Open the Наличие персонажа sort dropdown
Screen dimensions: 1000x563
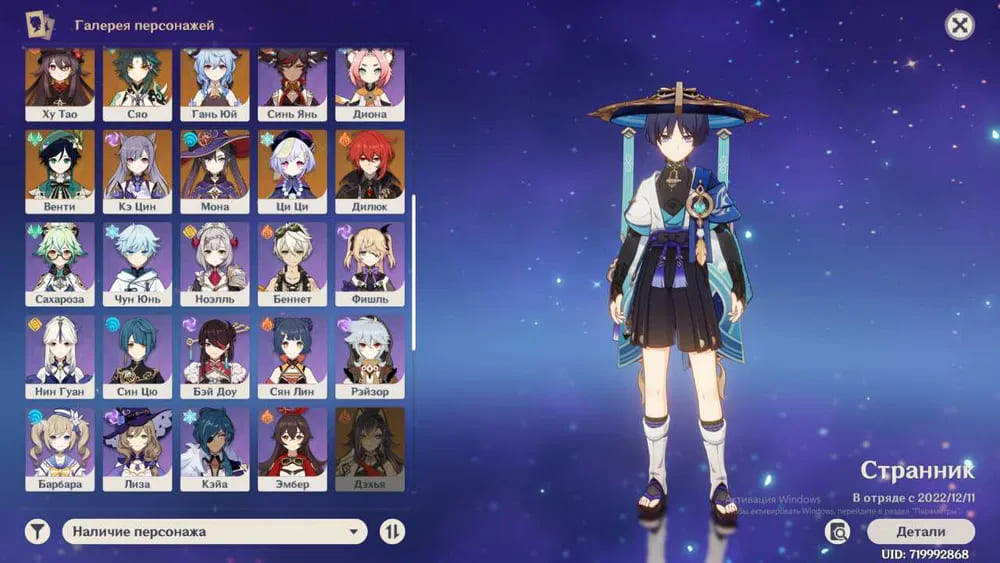(215, 532)
